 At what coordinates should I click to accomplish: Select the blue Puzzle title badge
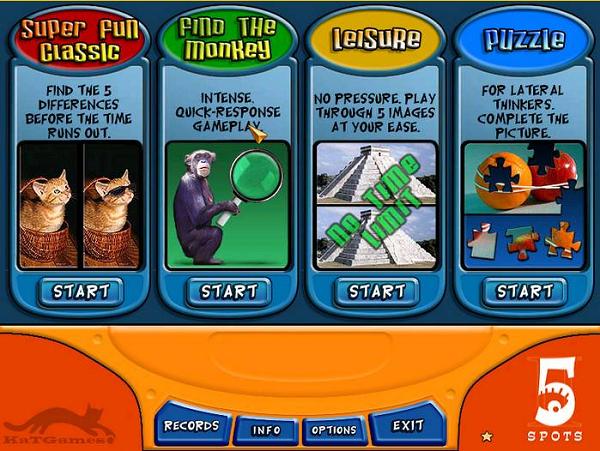[524, 39]
